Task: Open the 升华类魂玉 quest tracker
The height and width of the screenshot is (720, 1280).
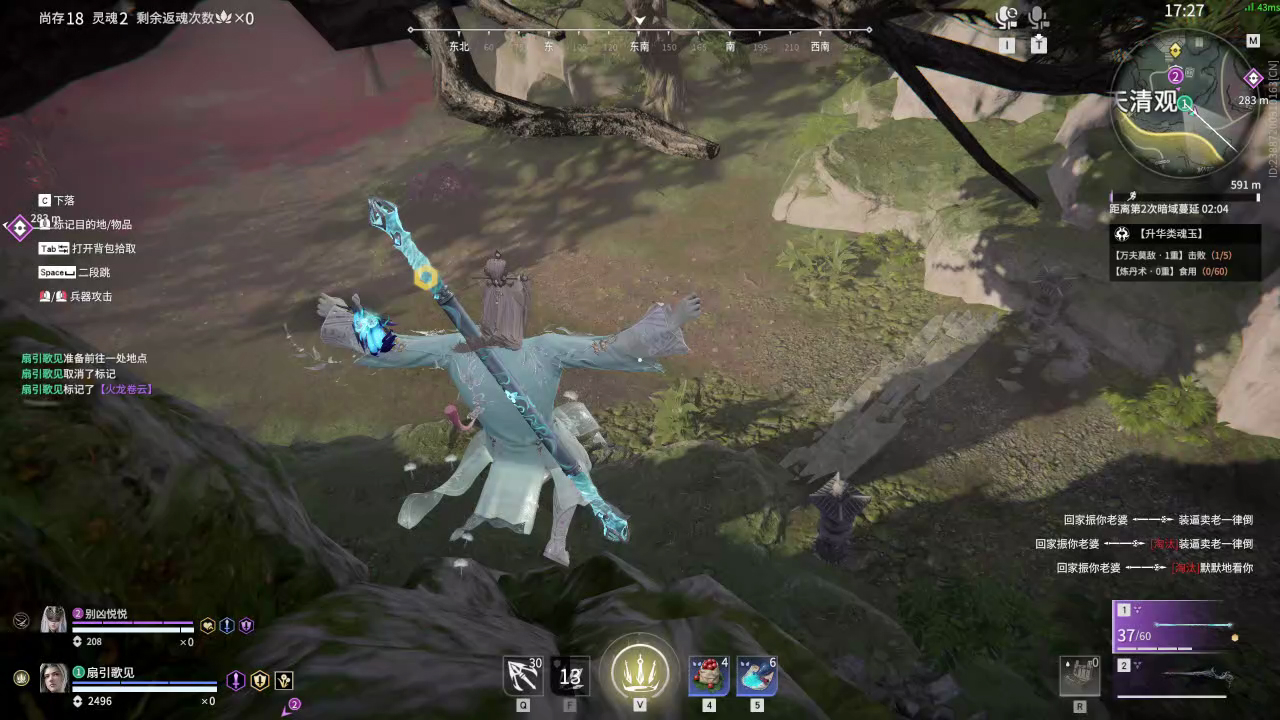Action: [x=1185, y=234]
